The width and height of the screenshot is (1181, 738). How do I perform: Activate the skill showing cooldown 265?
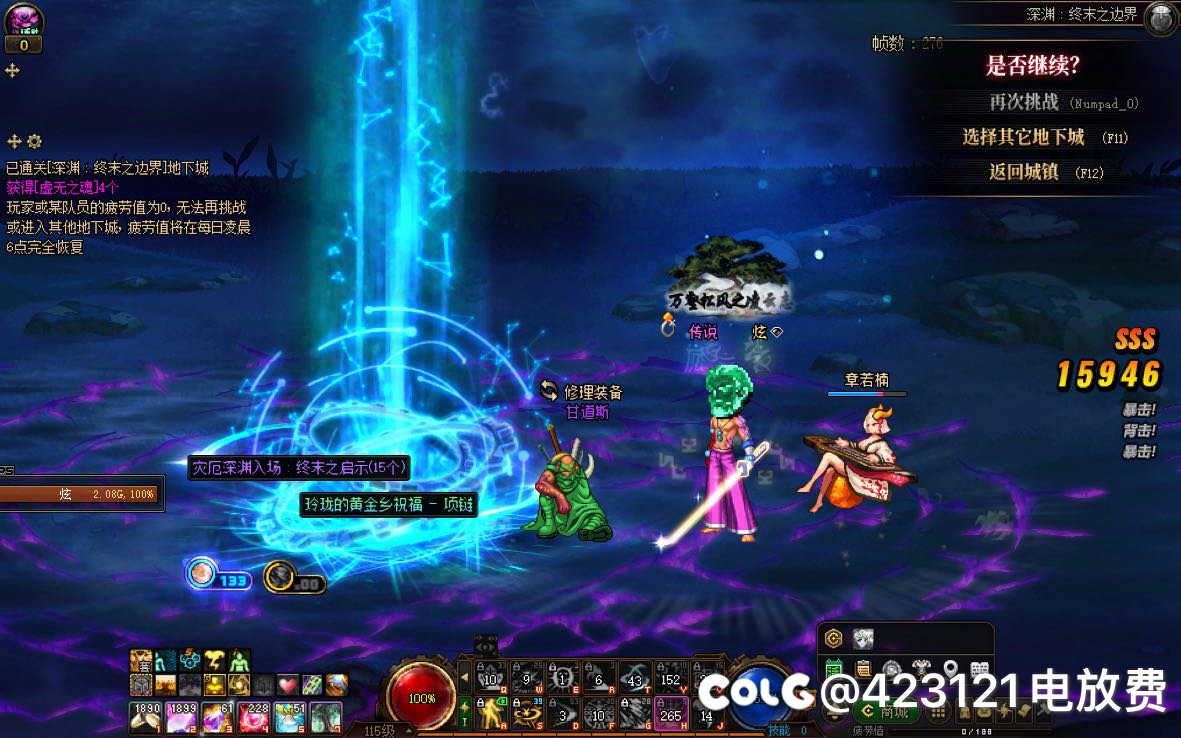[669, 714]
